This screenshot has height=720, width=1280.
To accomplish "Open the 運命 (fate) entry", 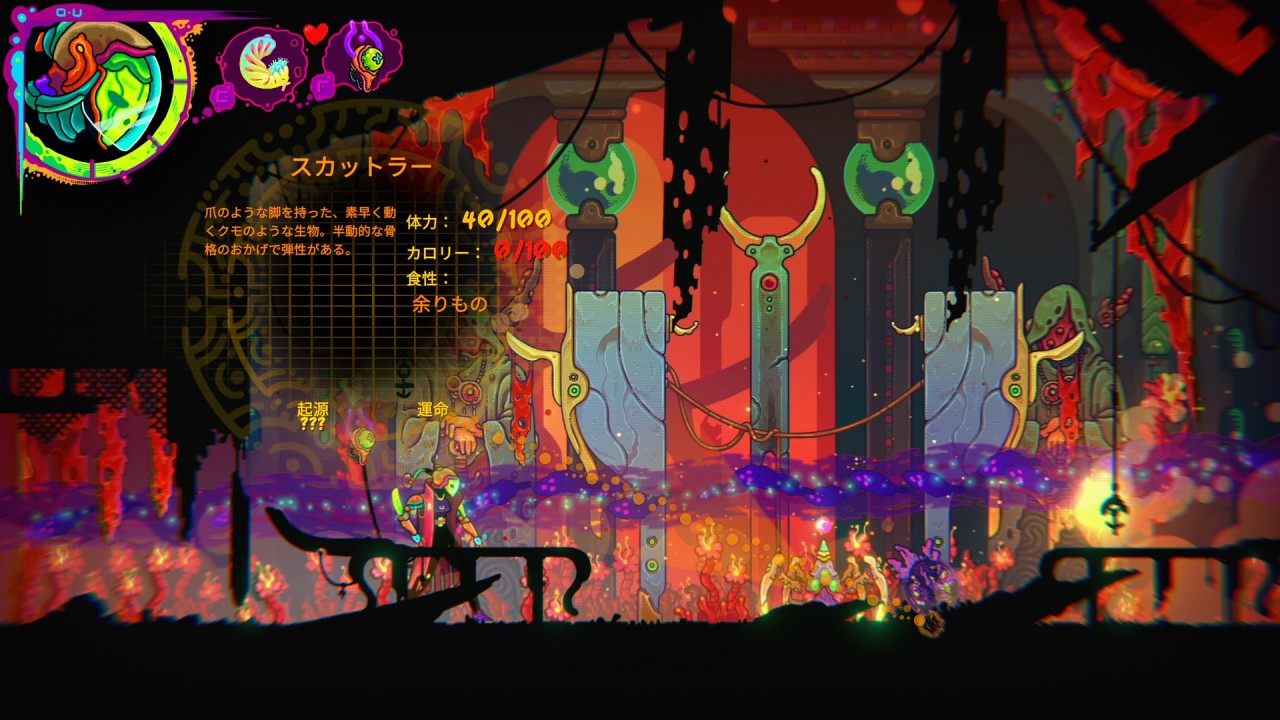I will 433,410.
